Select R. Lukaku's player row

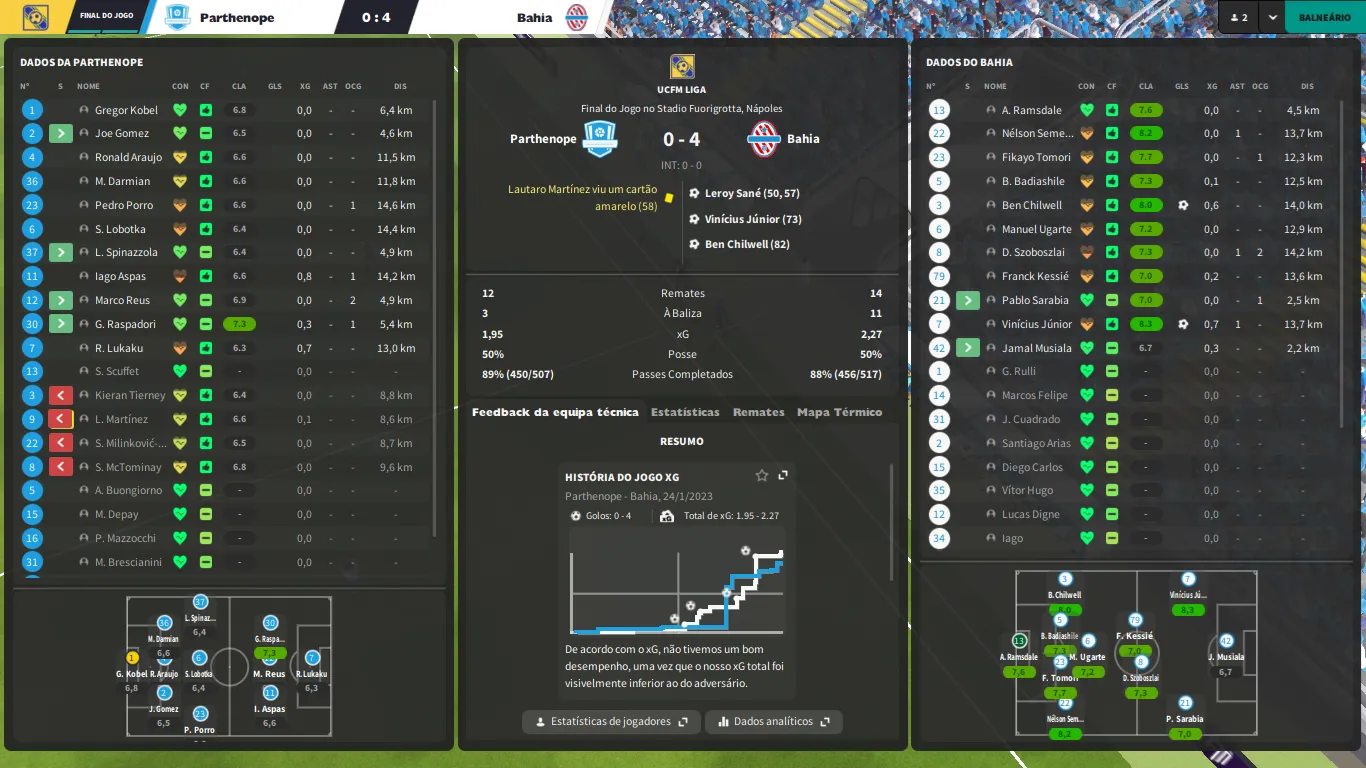coord(120,348)
